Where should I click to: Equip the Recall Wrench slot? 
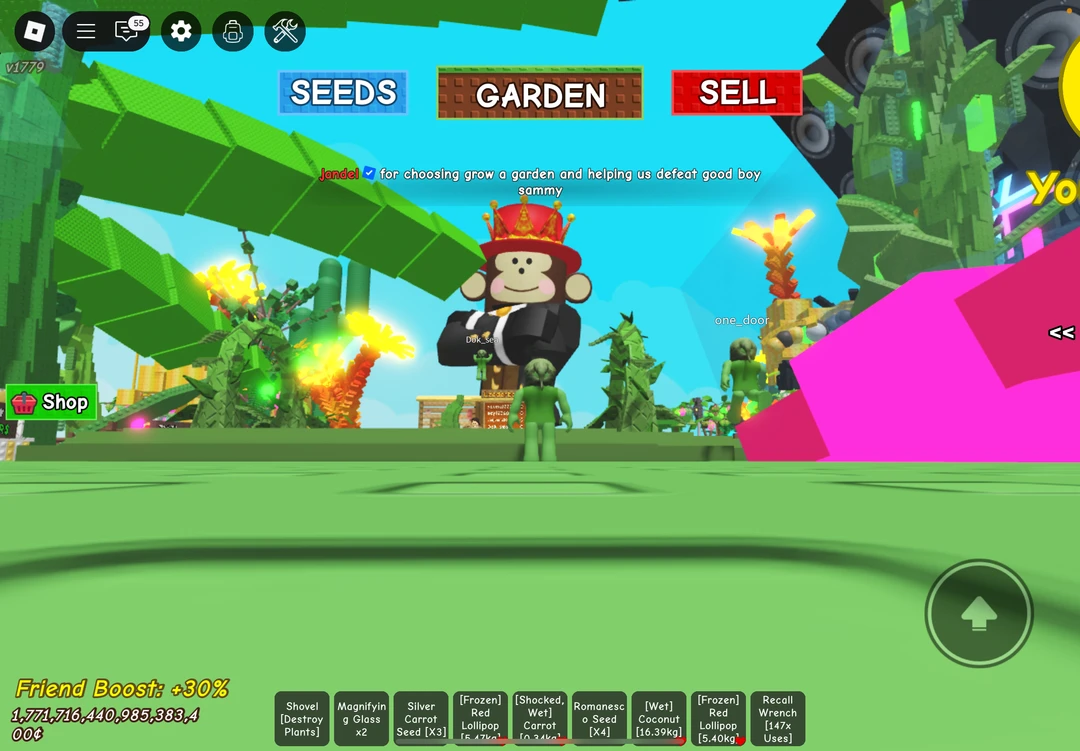click(x=777, y=718)
